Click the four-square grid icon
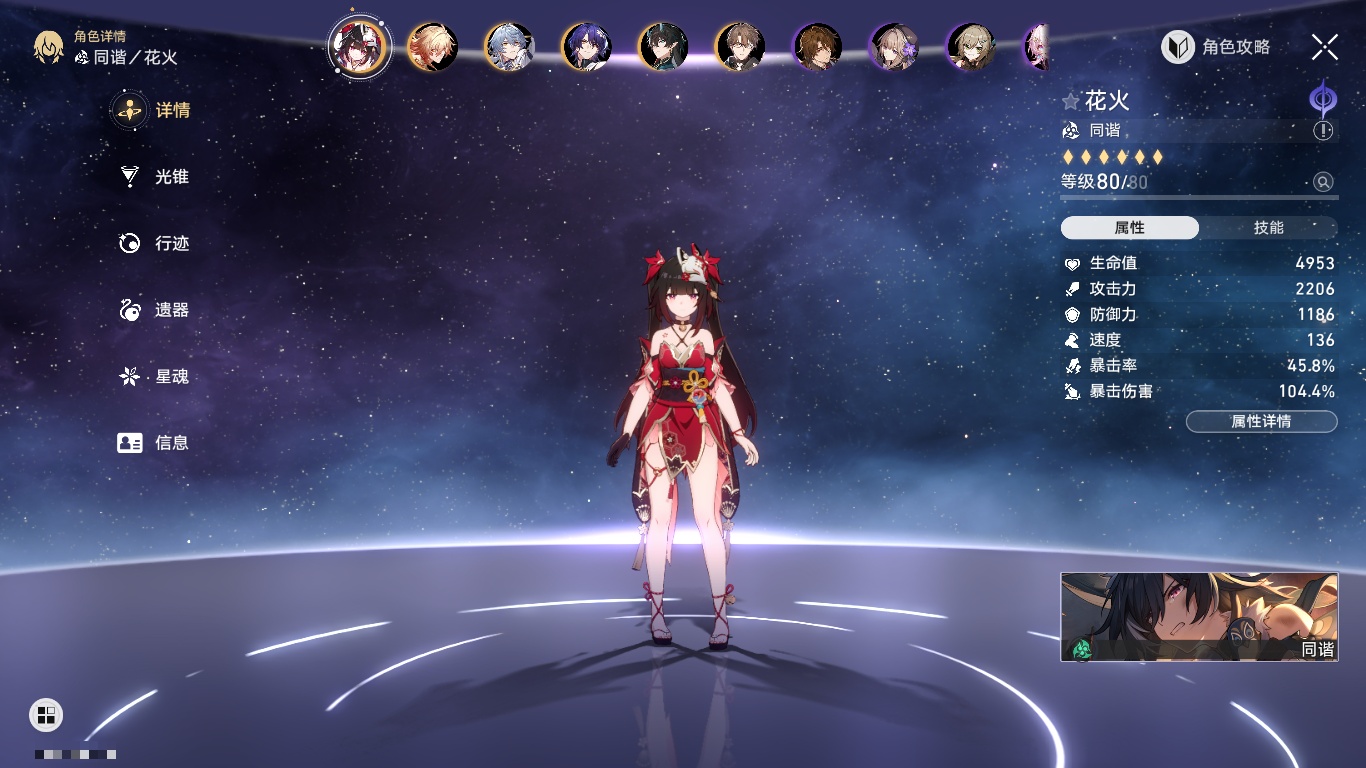Screen dimensions: 1366x768 click(x=46, y=714)
